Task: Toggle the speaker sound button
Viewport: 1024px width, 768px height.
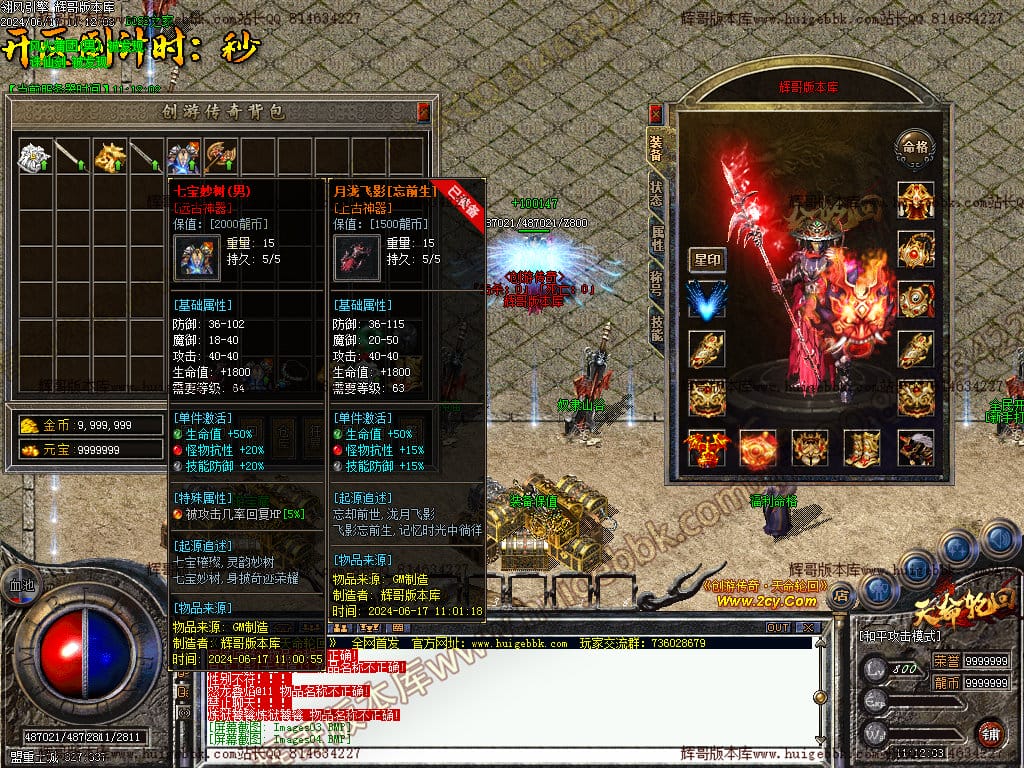Action: click(x=998, y=540)
